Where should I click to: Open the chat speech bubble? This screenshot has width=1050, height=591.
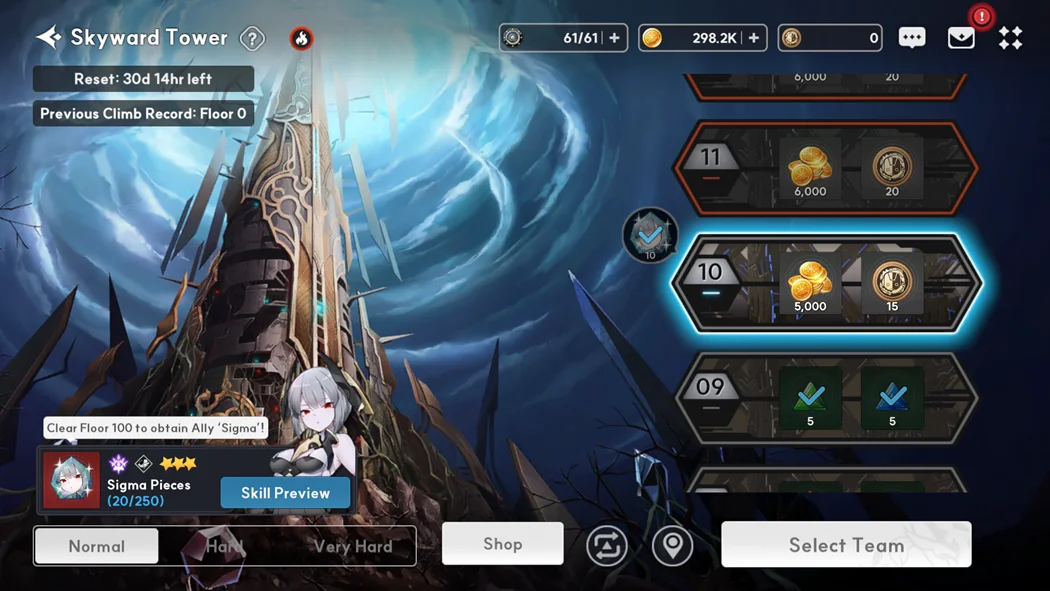911,38
